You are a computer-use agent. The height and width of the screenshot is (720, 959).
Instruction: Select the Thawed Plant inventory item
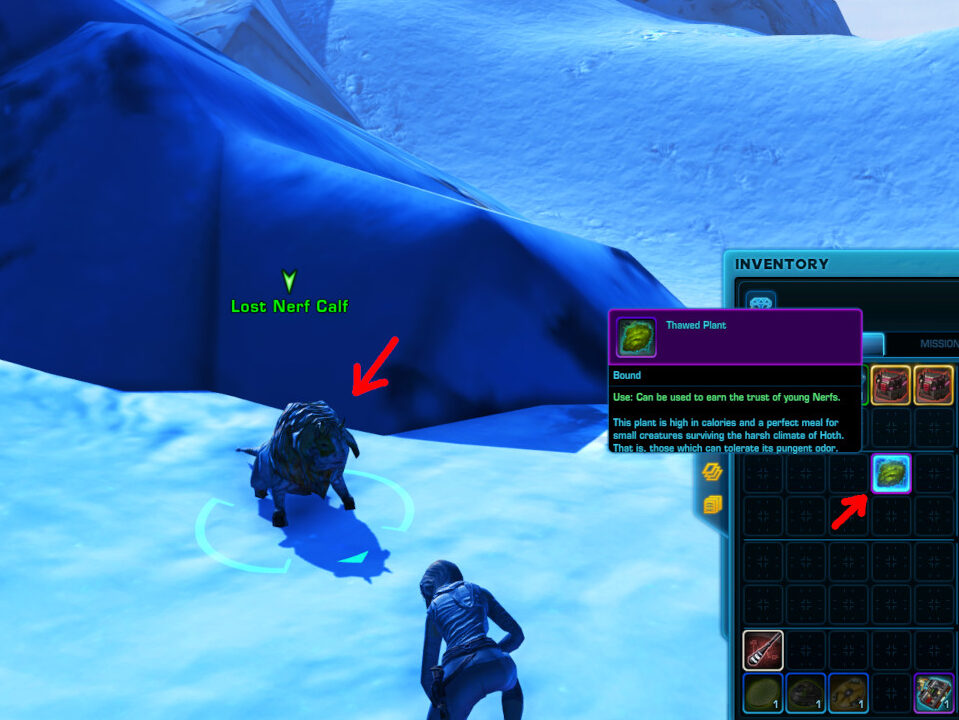[x=890, y=473]
